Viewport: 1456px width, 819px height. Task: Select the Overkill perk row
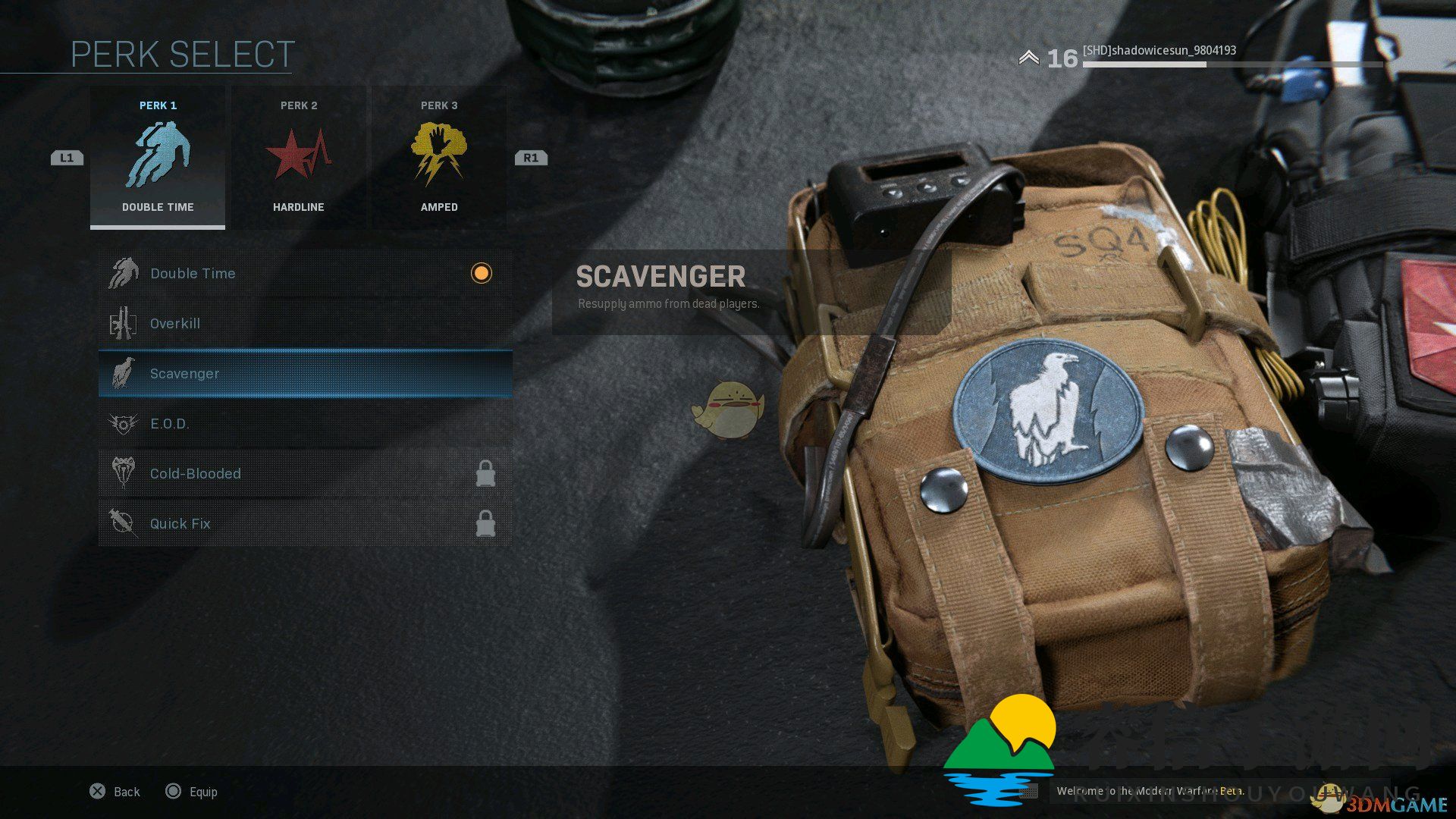305,323
